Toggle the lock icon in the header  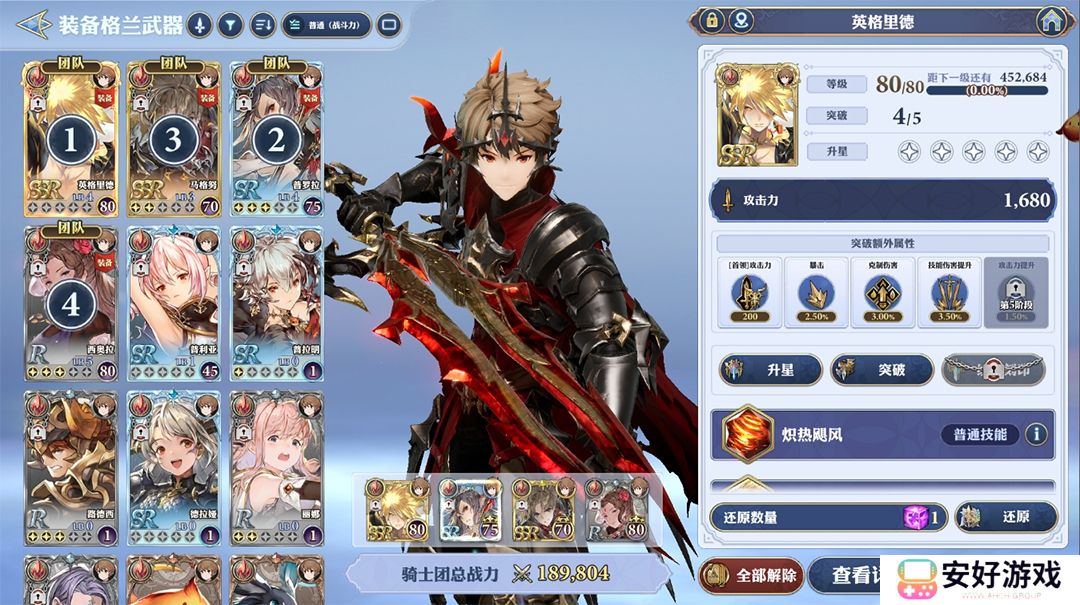pyautogui.click(x=712, y=20)
